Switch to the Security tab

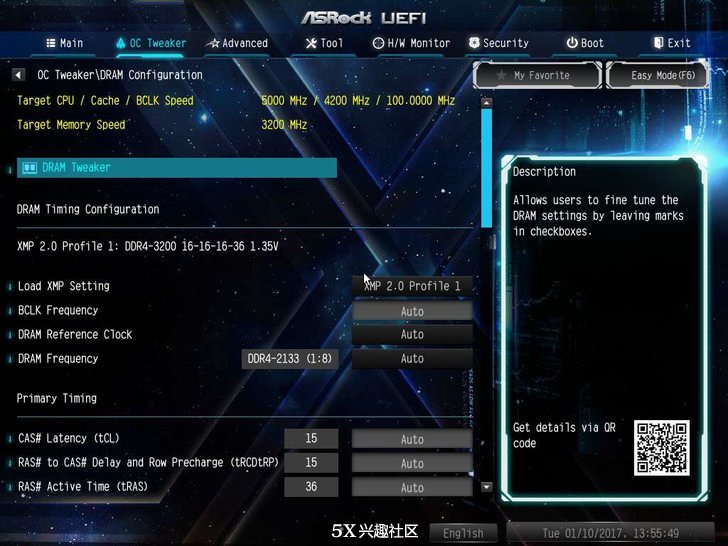tap(498, 43)
